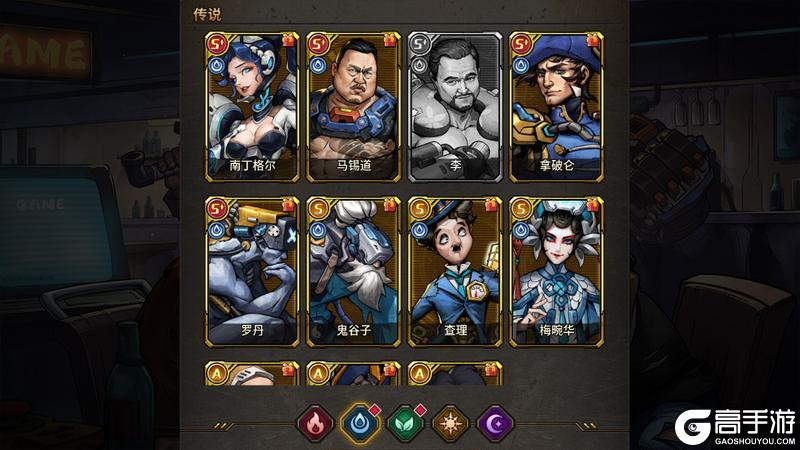
Task: Switch to the purple moon element filter
Action: [x=491, y=423]
